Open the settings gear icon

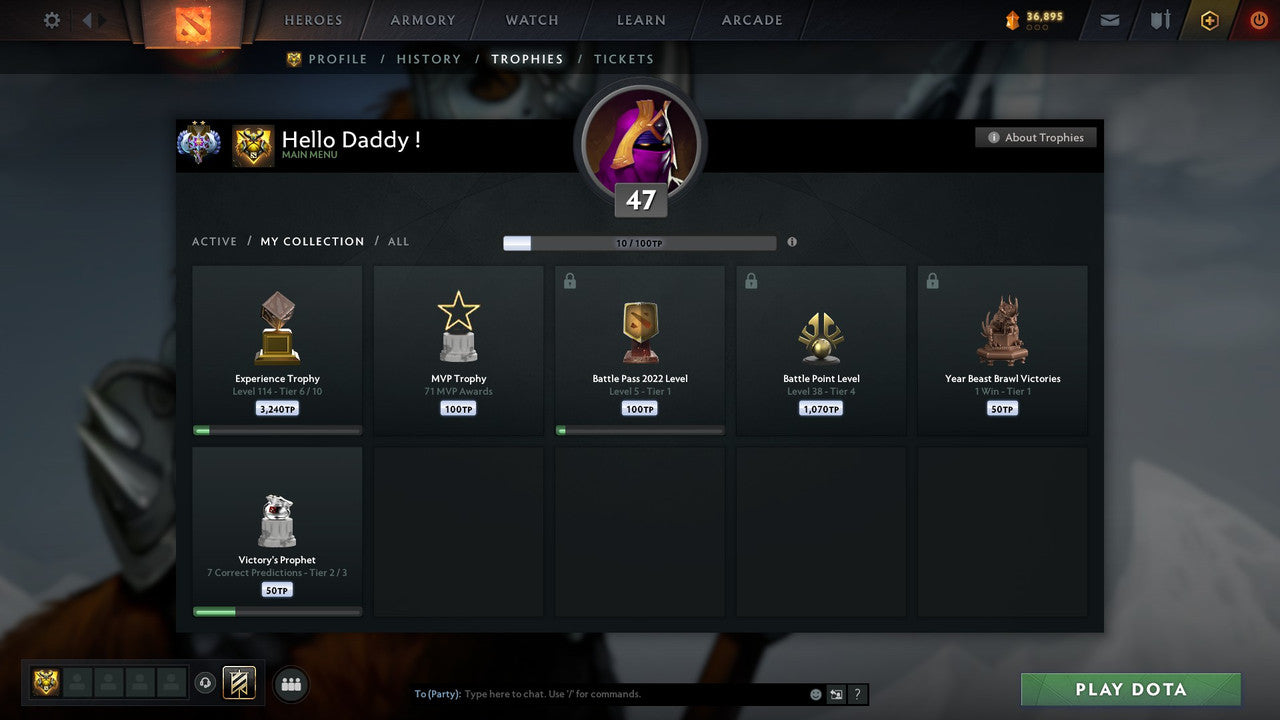pyautogui.click(x=51, y=20)
